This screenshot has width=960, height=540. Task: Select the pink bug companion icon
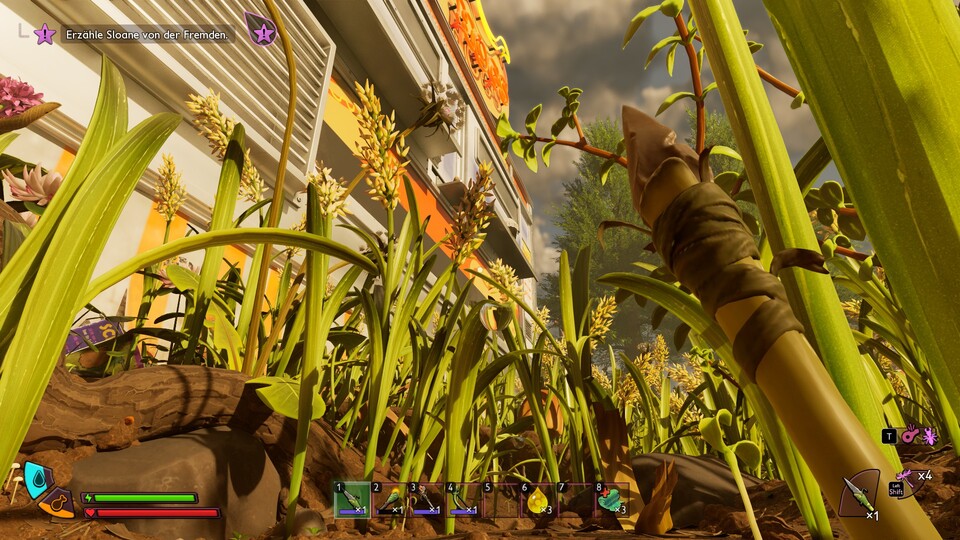930,436
